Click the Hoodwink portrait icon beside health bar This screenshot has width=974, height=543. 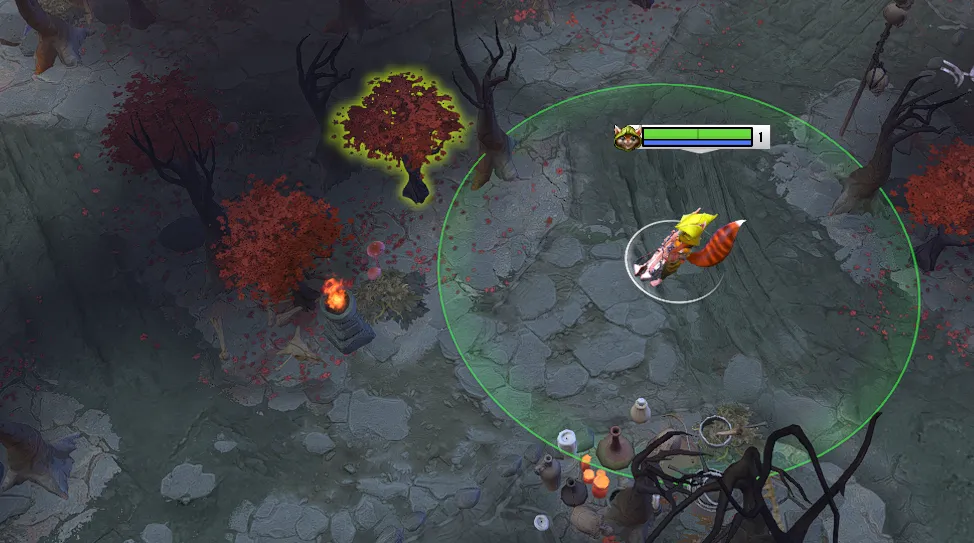tap(627, 138)
